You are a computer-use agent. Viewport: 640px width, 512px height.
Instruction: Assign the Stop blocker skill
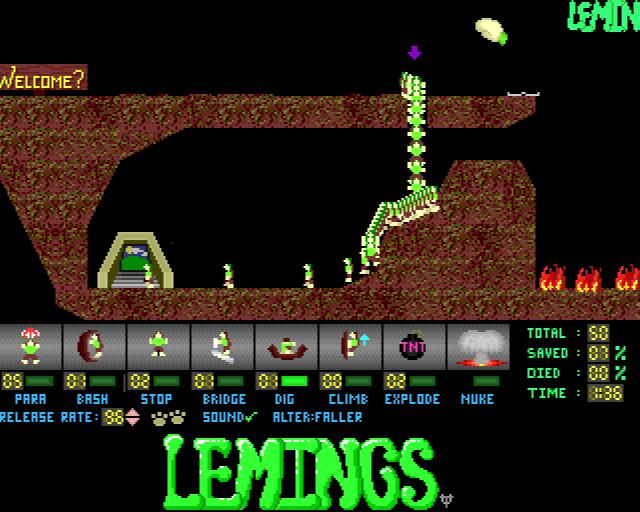pos(158,347)
